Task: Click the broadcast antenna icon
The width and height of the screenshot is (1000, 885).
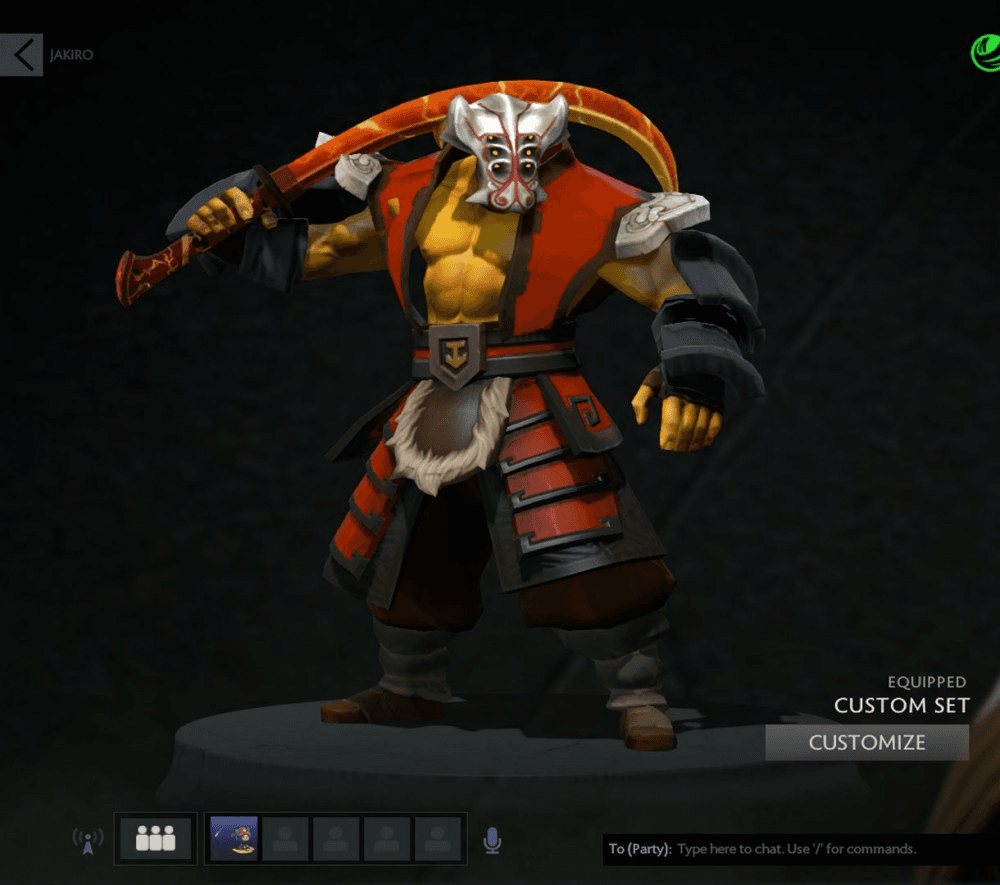Action: [88, 841]
